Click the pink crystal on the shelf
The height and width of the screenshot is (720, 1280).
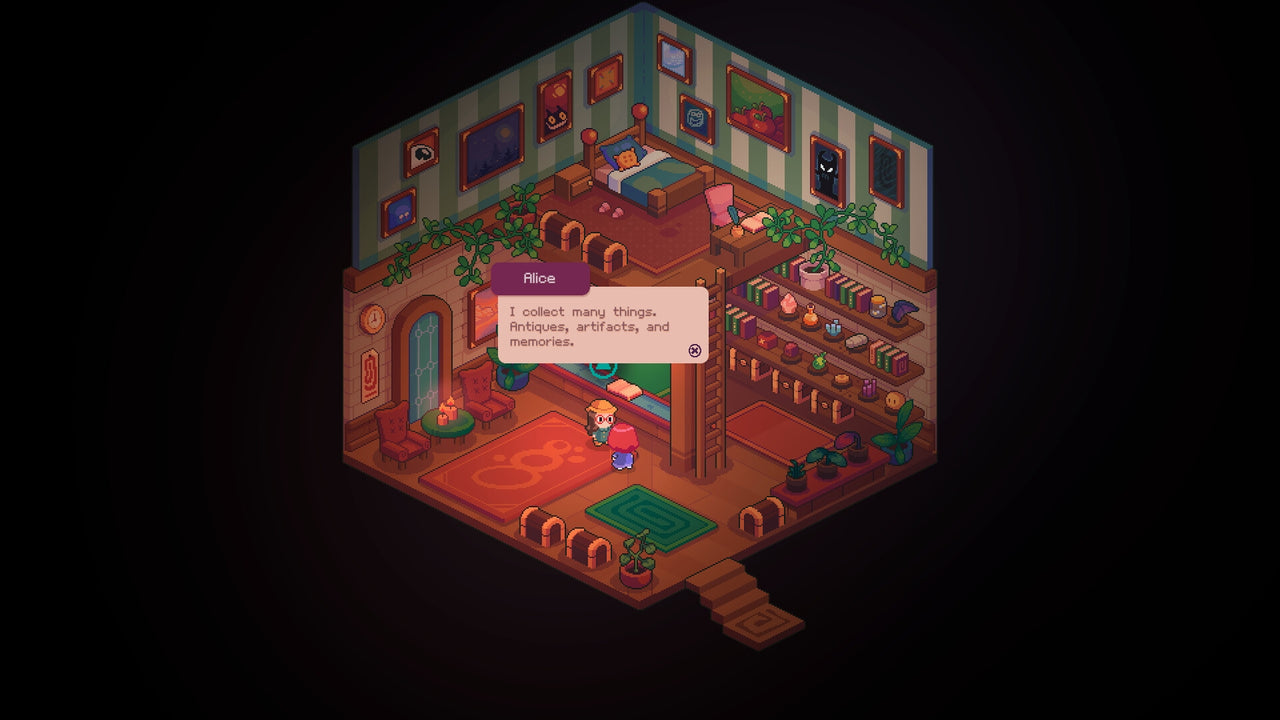point(788,303)
